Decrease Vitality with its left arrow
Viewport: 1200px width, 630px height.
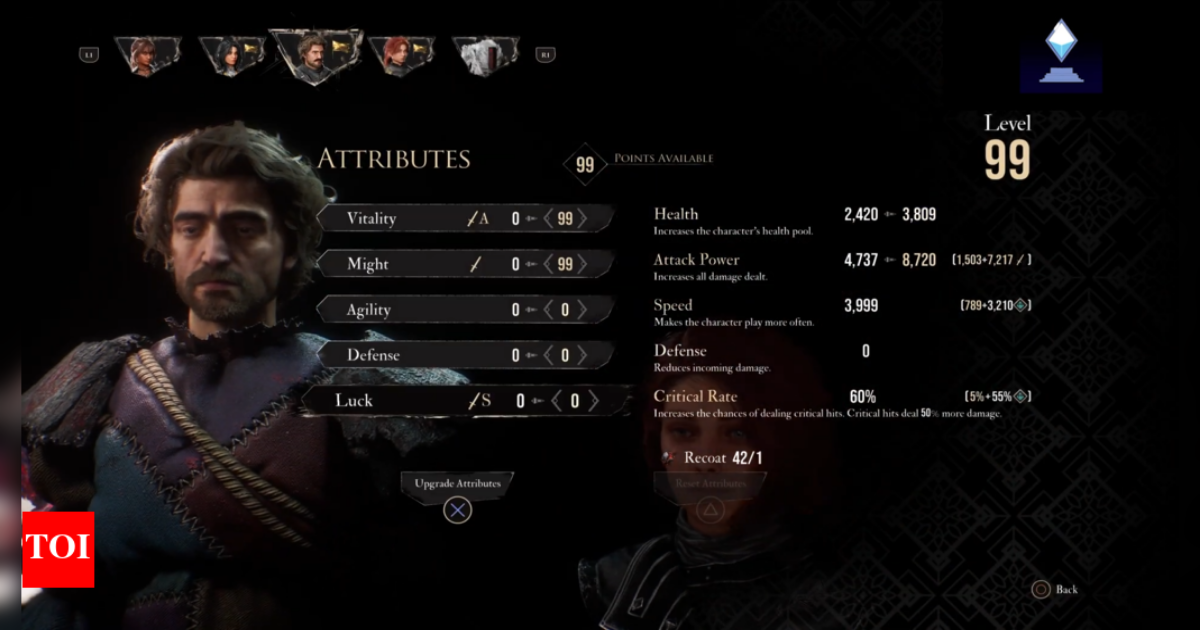(548, 219)
